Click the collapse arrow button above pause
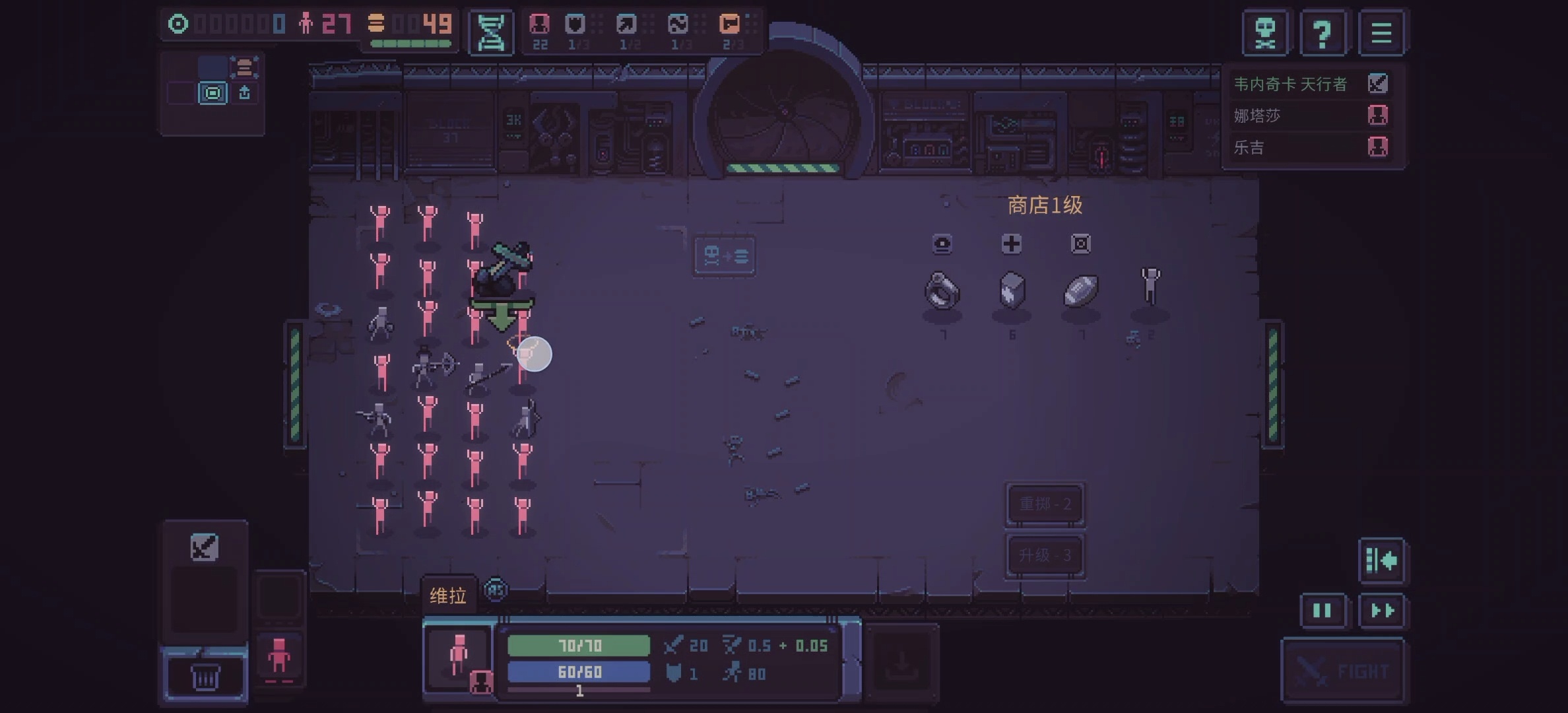The width and height of the screenshot is (1568, 713). 1381,560
